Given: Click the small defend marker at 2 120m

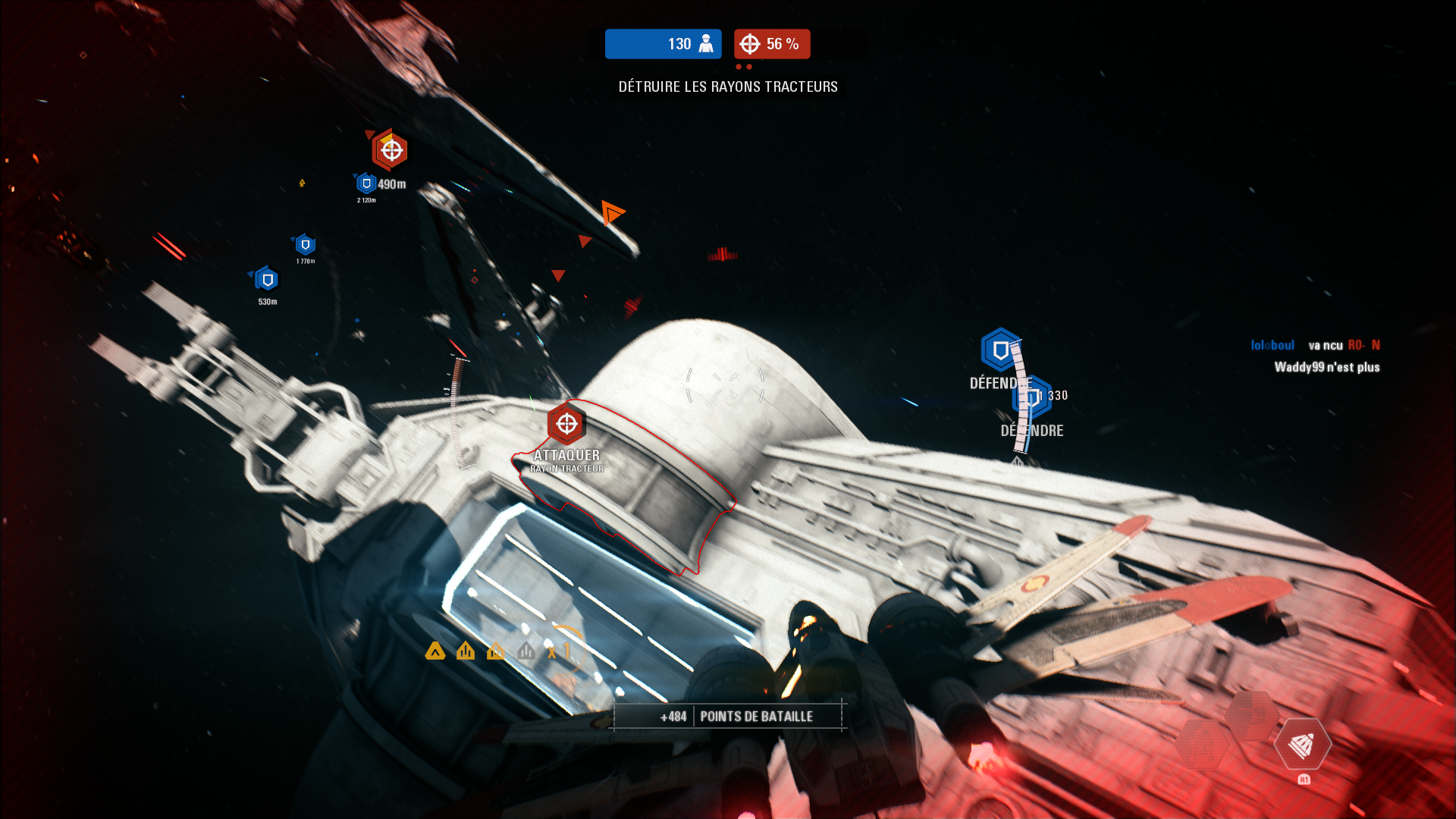Looking at the screenshot, I should [366, 184].
